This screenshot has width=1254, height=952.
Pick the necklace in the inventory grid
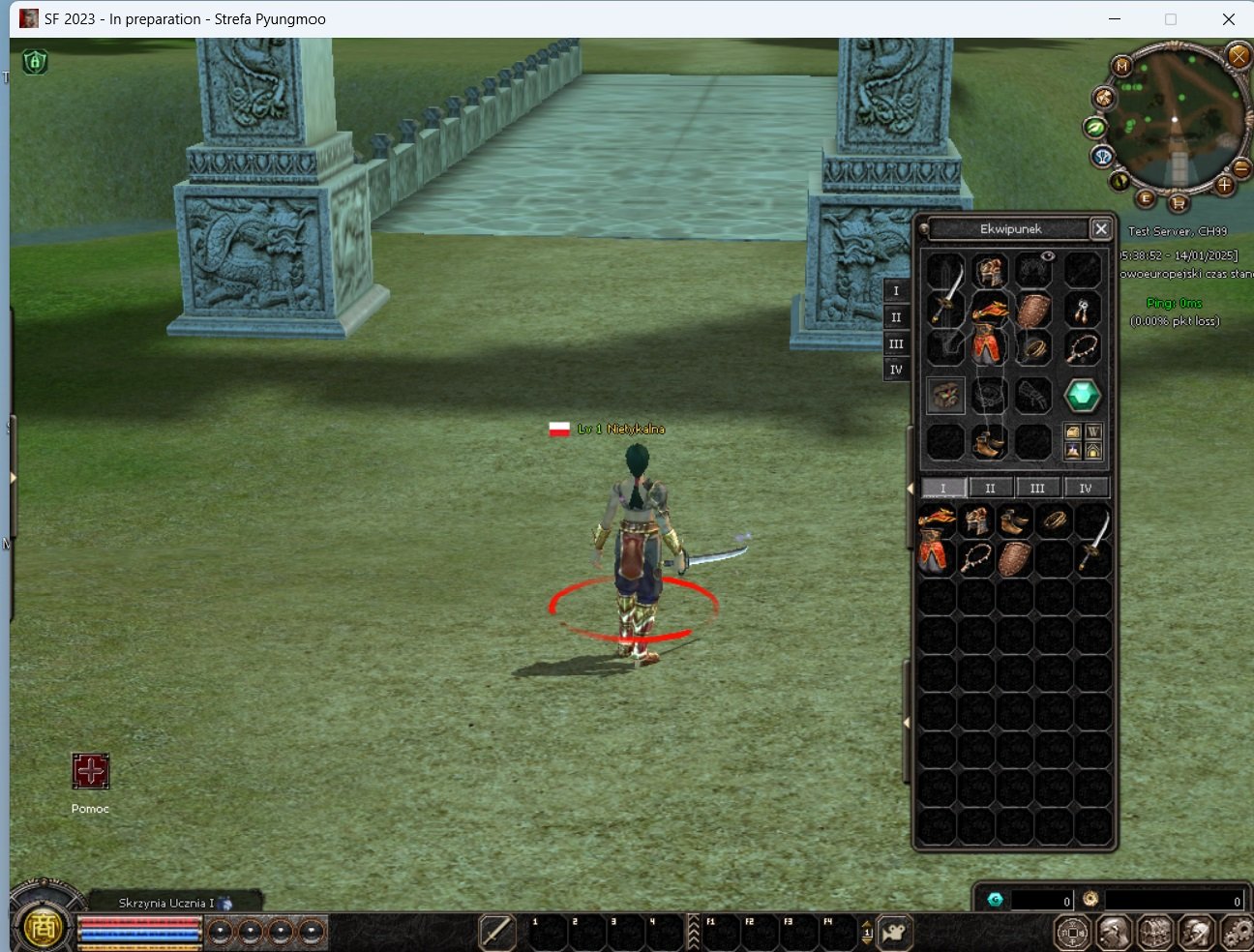(x=975, y=559)
